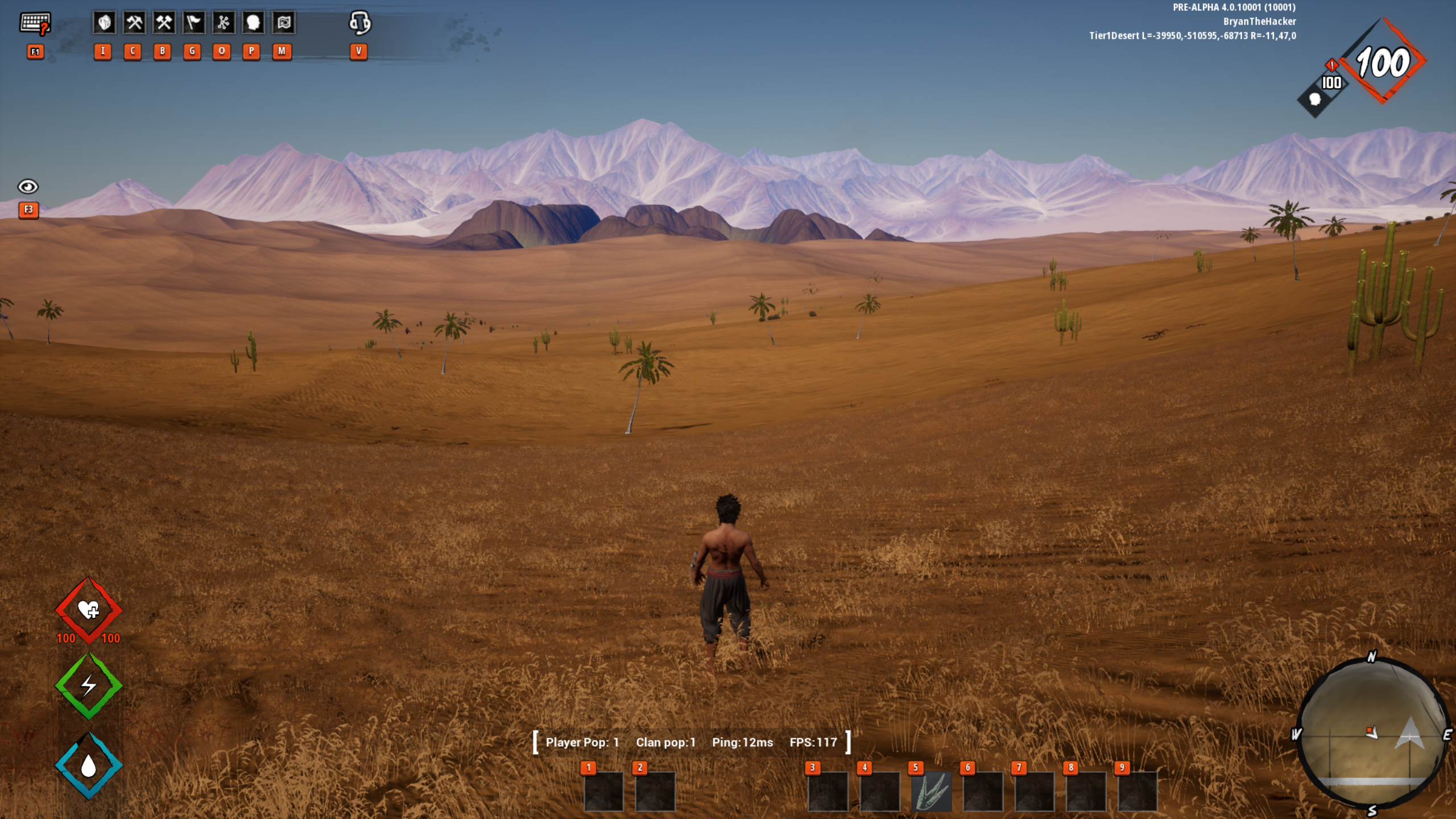Open the backpack inventory icon
This screenshot has height=819, width=1456.
[104, 23]
